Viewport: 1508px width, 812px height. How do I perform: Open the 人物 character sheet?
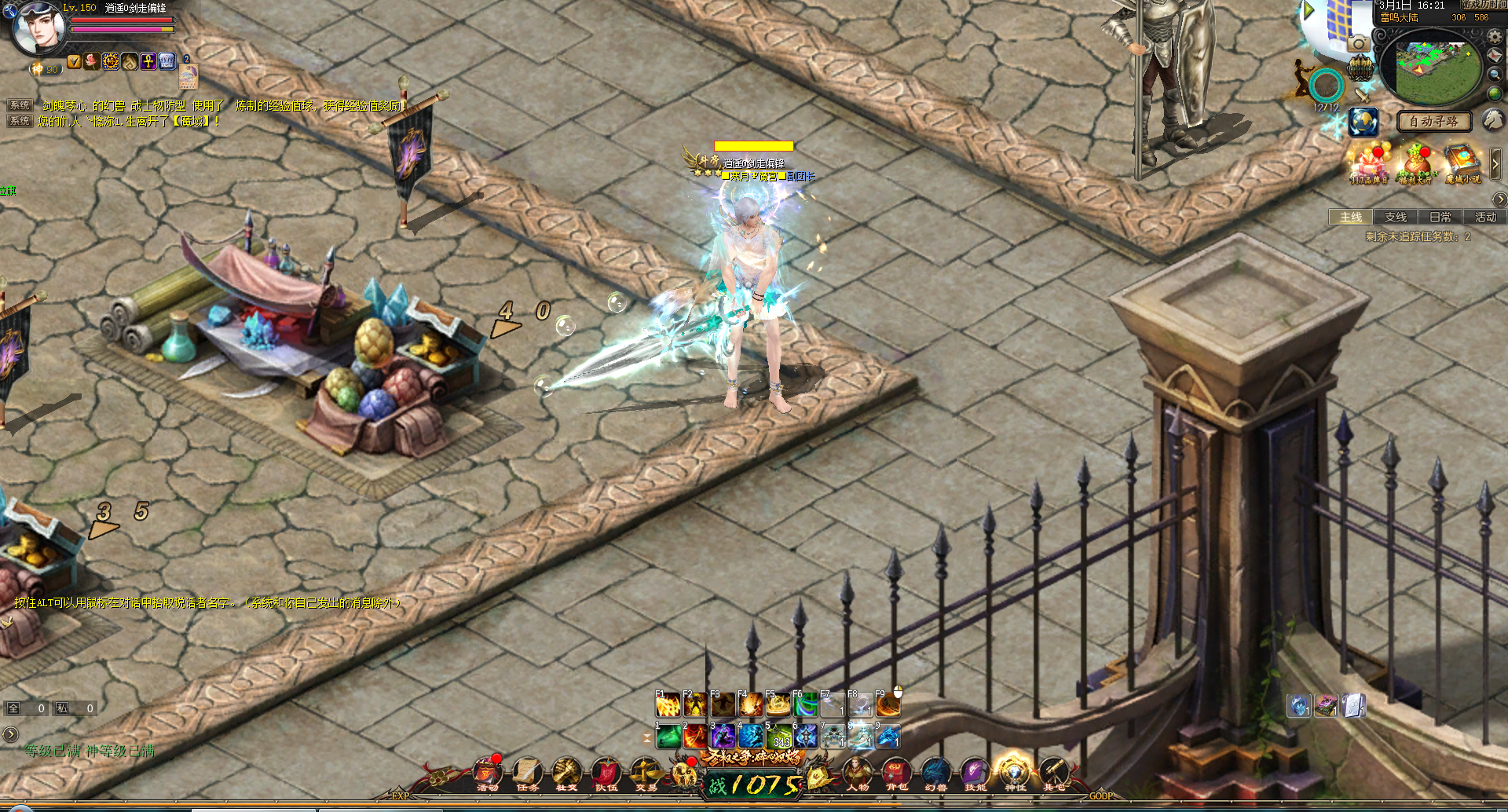pyautogui.click(x=857, y=774)
